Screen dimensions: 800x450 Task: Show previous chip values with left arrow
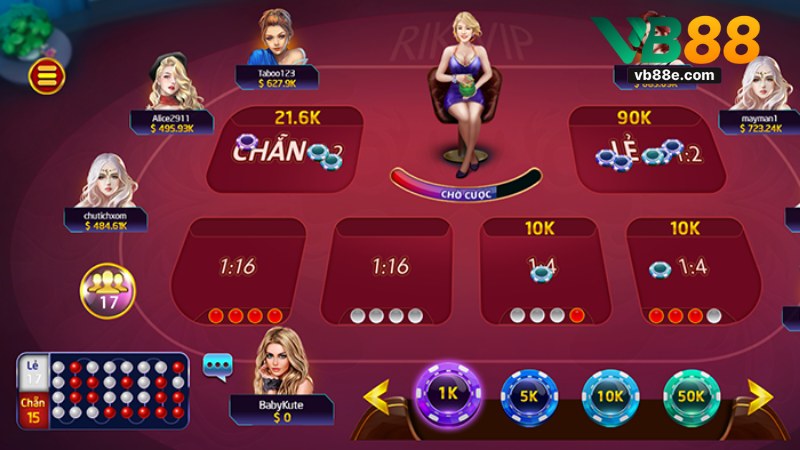379,397
